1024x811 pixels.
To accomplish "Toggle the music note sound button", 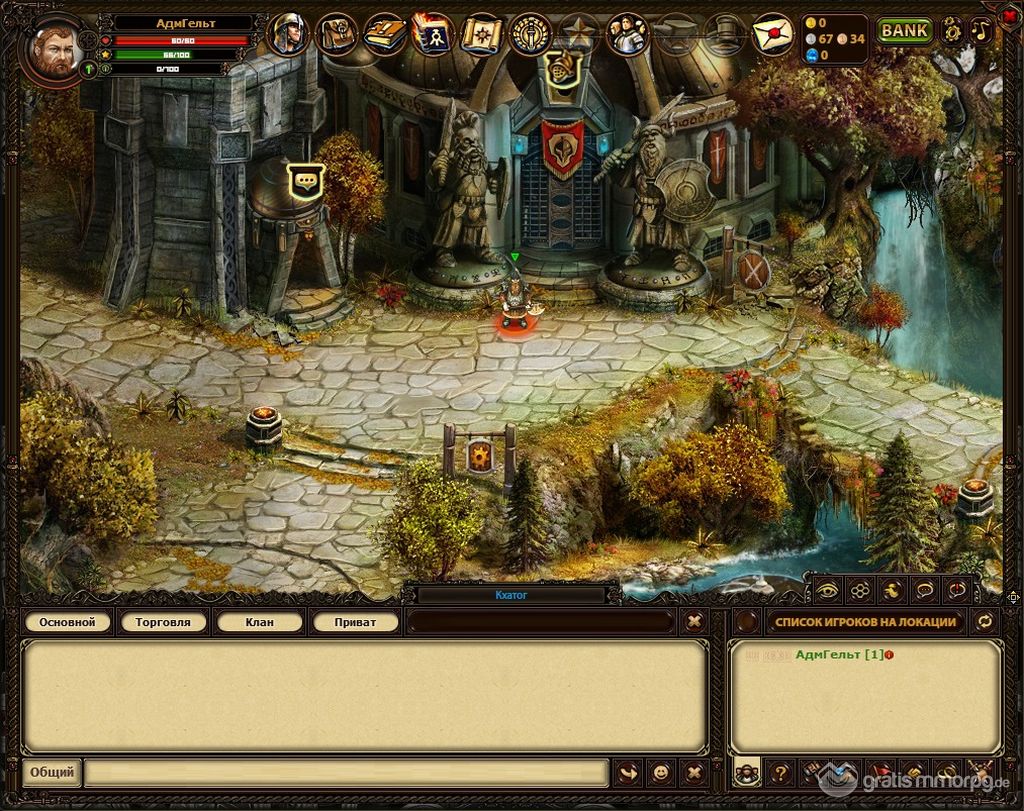I will point(981,30).
